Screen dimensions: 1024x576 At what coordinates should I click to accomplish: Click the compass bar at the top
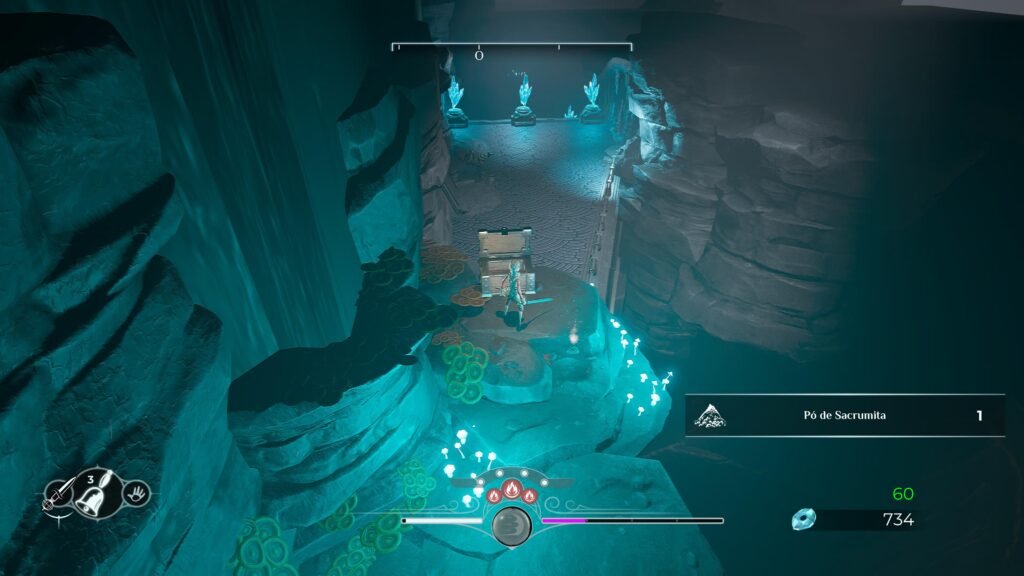pos(511,47)
